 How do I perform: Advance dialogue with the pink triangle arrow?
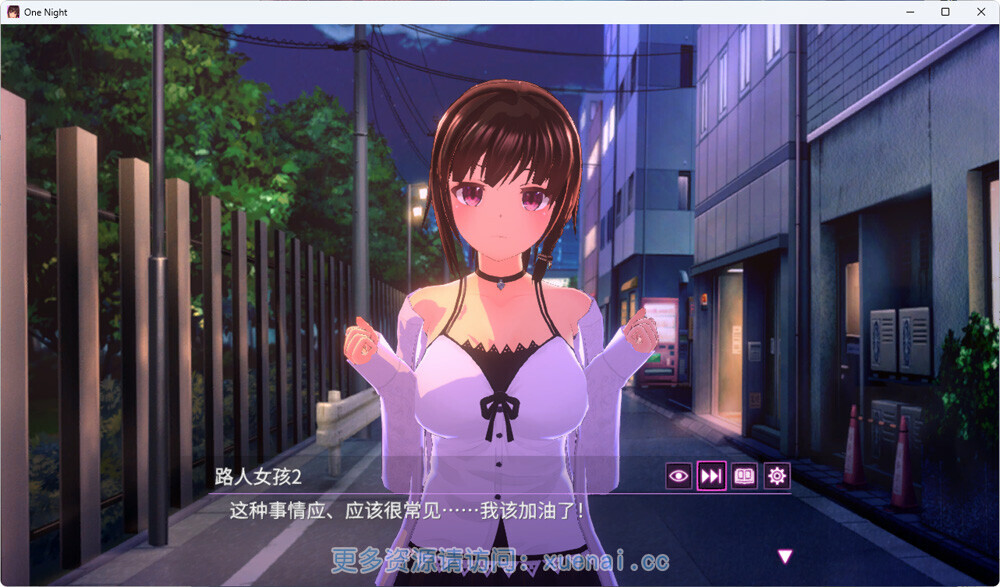(x=785, y=556)
